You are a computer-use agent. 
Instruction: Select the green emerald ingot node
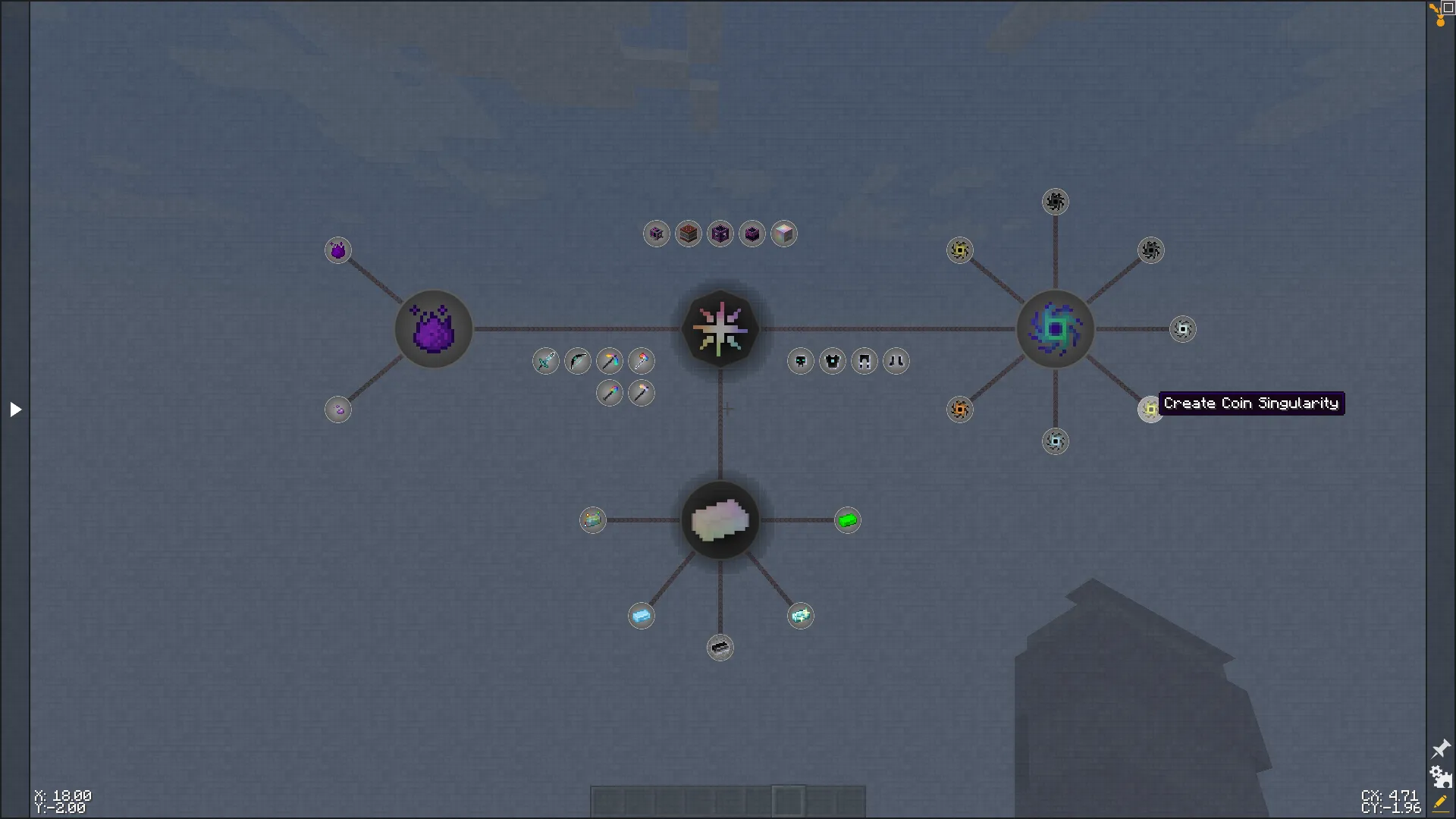pos(848,520)
